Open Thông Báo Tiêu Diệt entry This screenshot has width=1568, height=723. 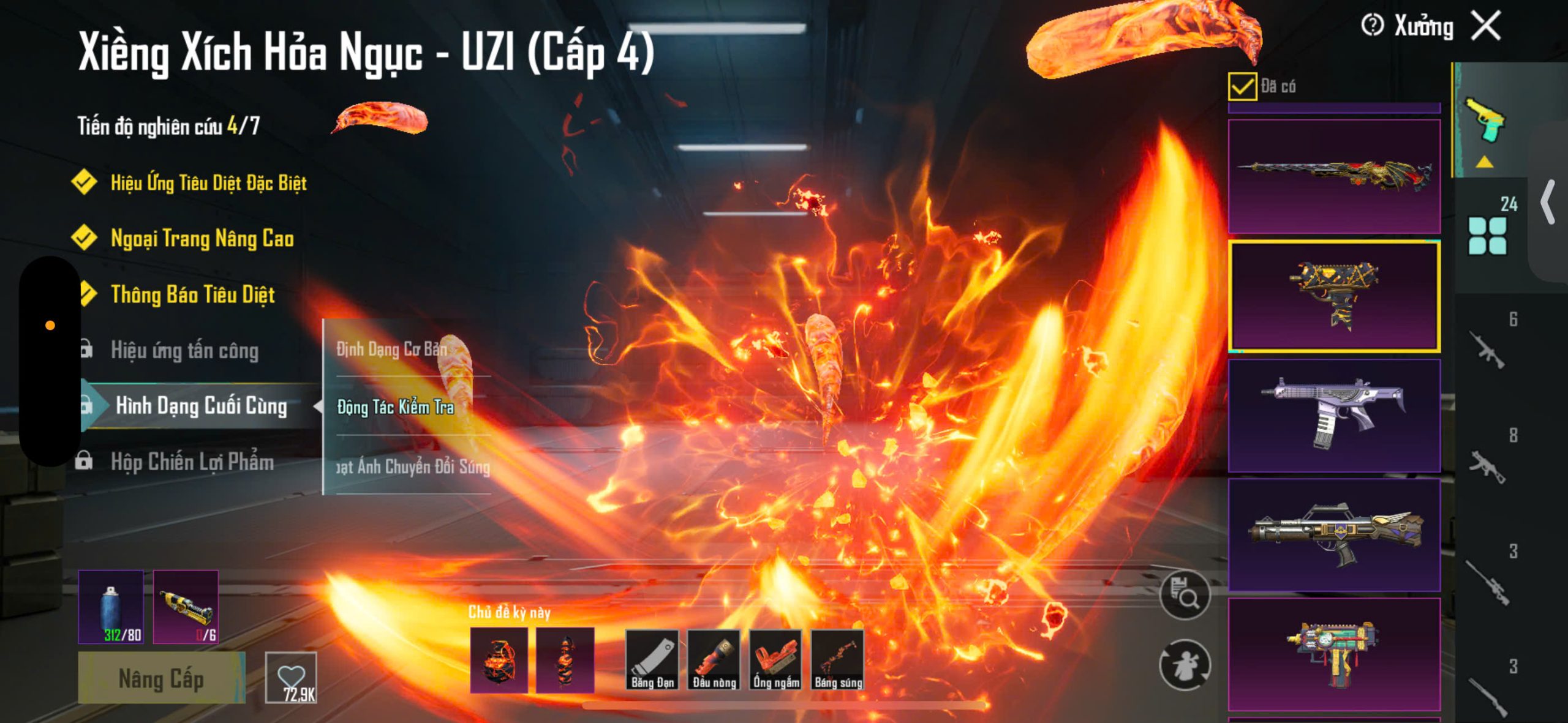point(192,294)
